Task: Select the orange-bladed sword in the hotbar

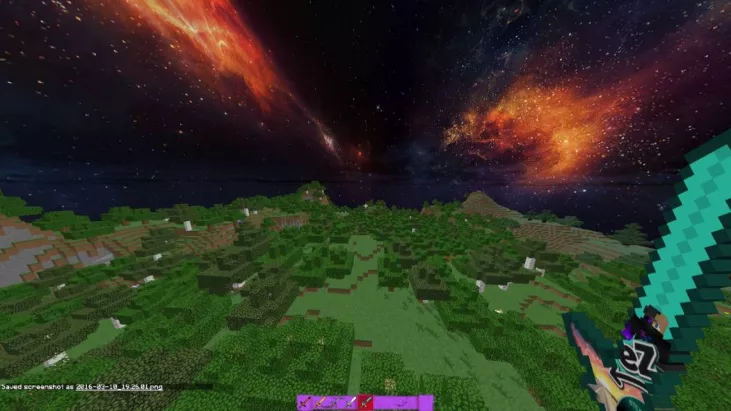Action: tap(321, 402)
